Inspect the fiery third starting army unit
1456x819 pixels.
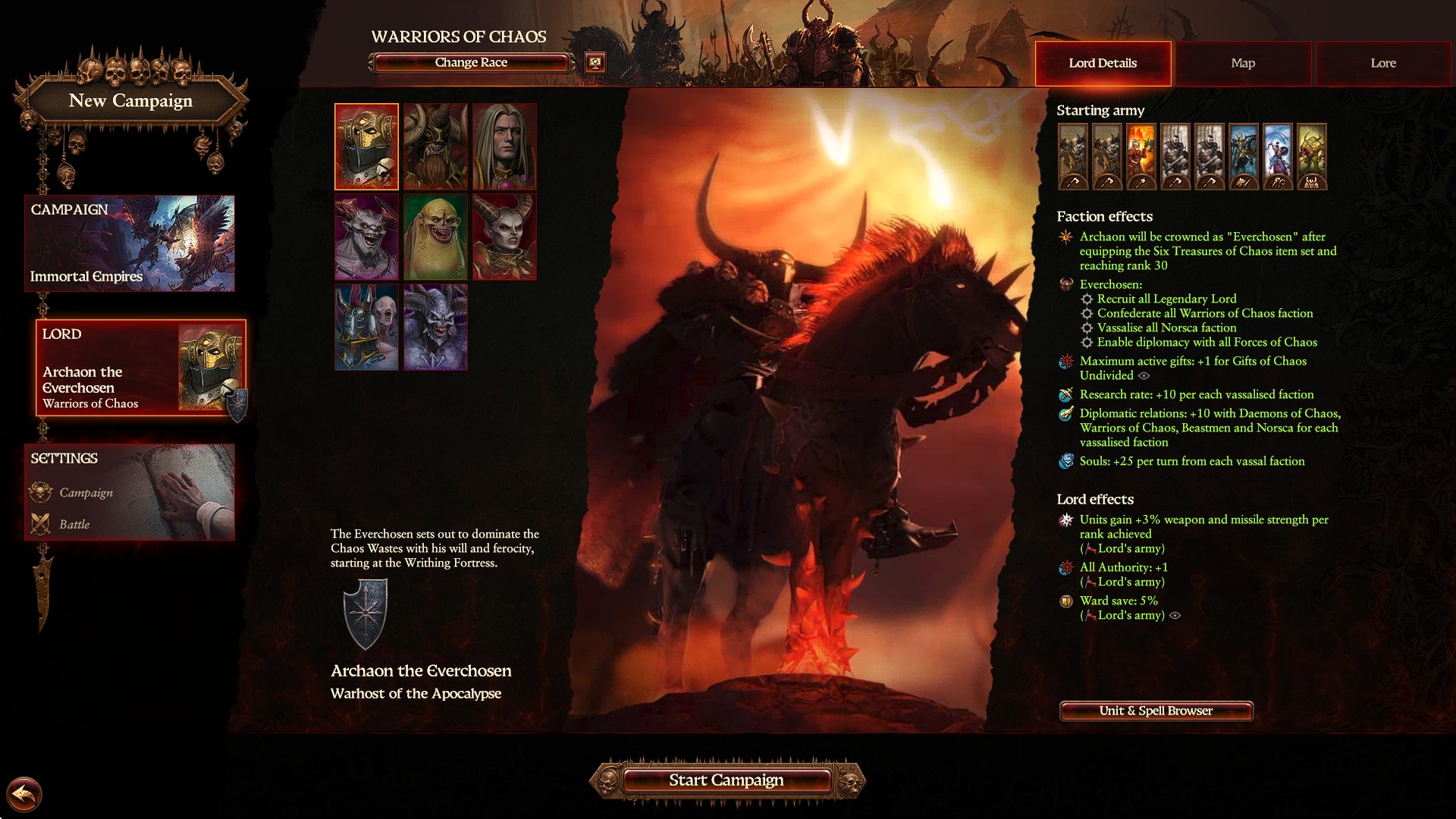(1141, 156)
